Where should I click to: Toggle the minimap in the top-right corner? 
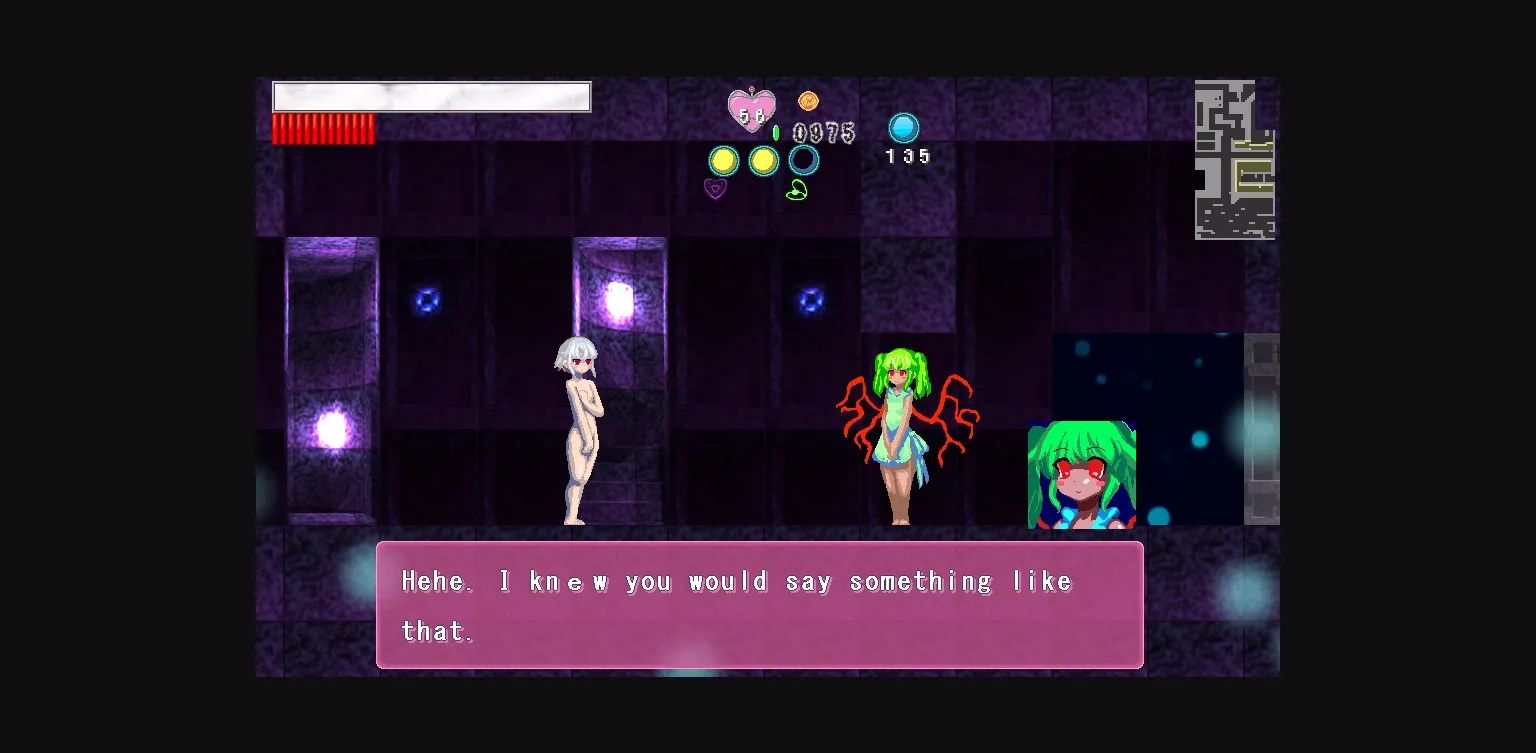point(1234,157)
